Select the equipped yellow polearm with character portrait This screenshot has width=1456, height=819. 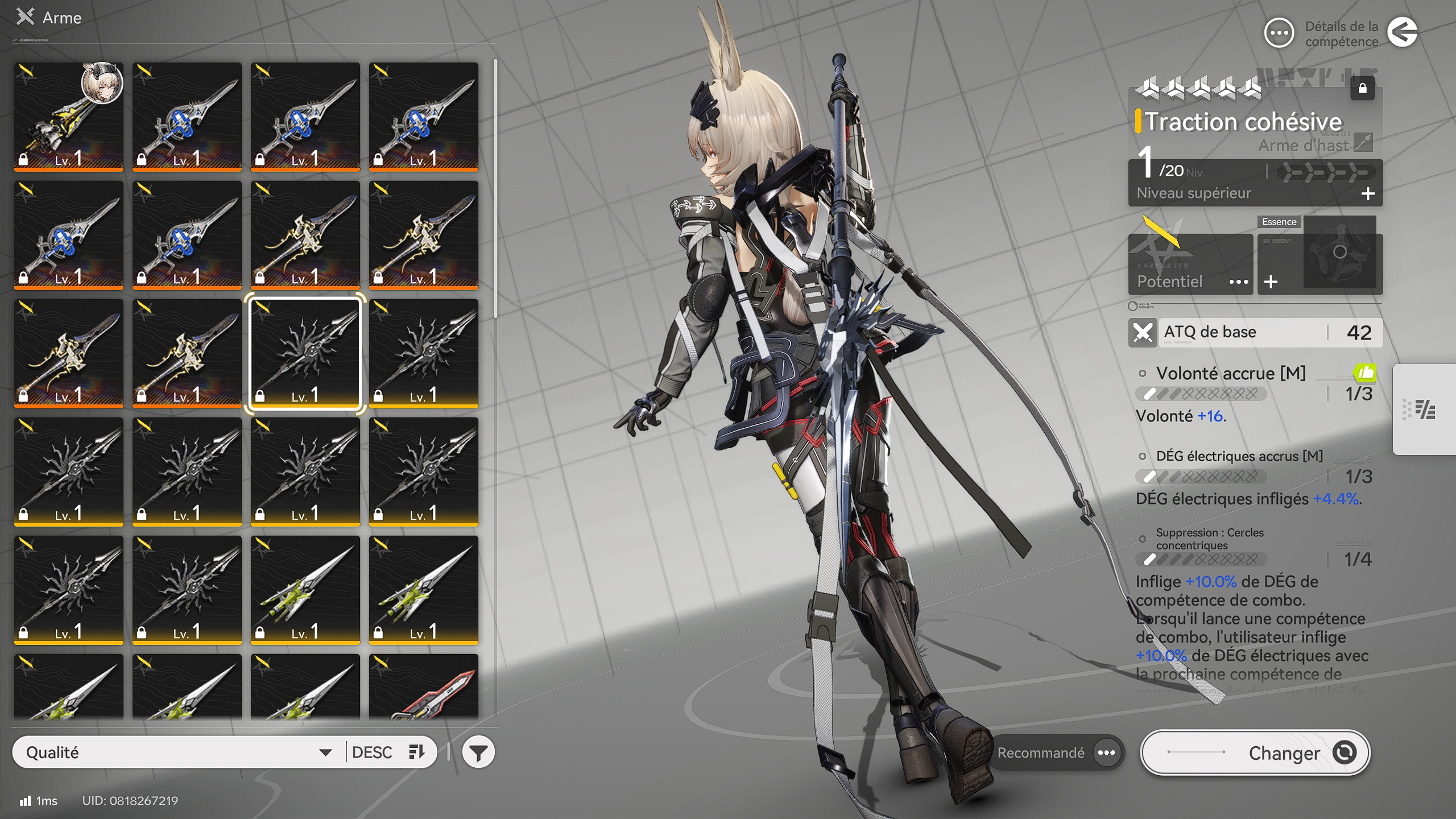click(x=69, y=117)
